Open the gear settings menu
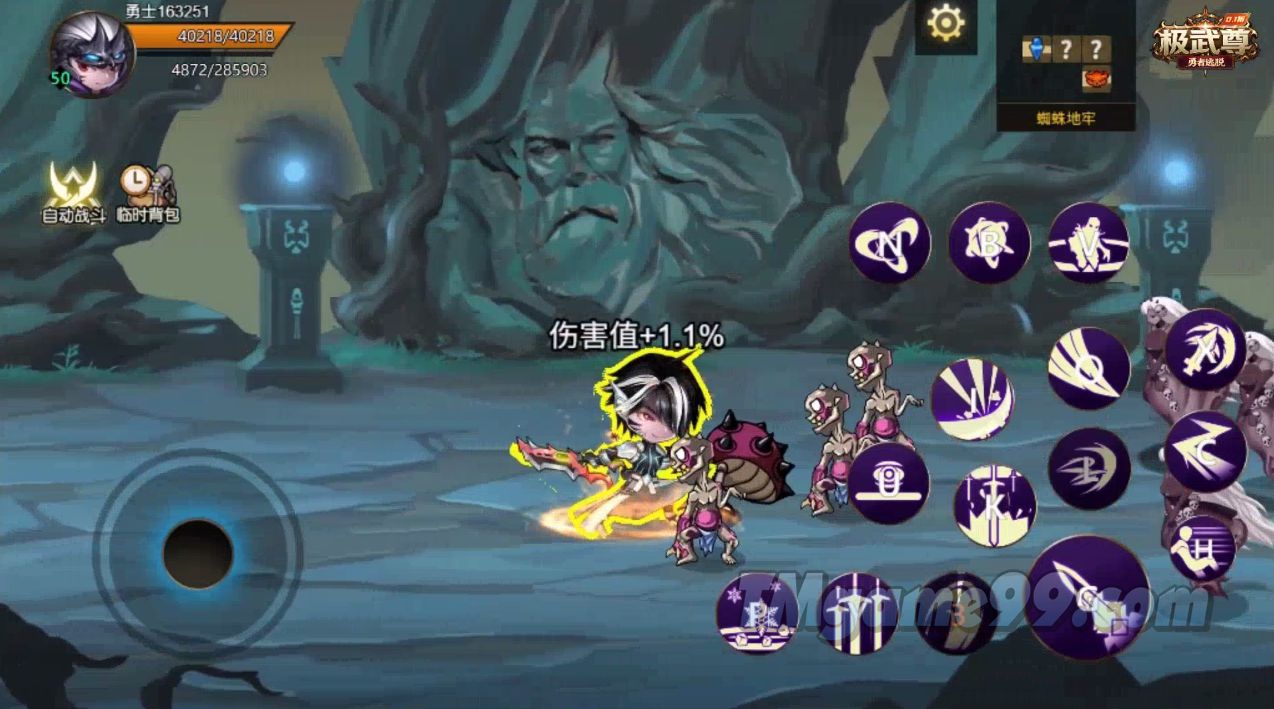 pyautogui.click(x=945, y=23)
